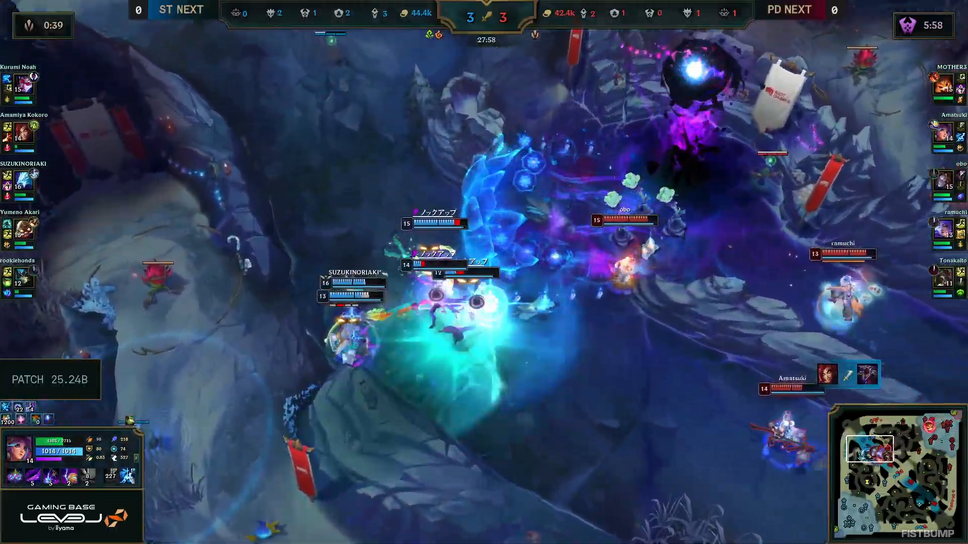Select Kurumi Noah's champion portrait
This screenshot has height=544, width=968.
click(x=23, y=84)
